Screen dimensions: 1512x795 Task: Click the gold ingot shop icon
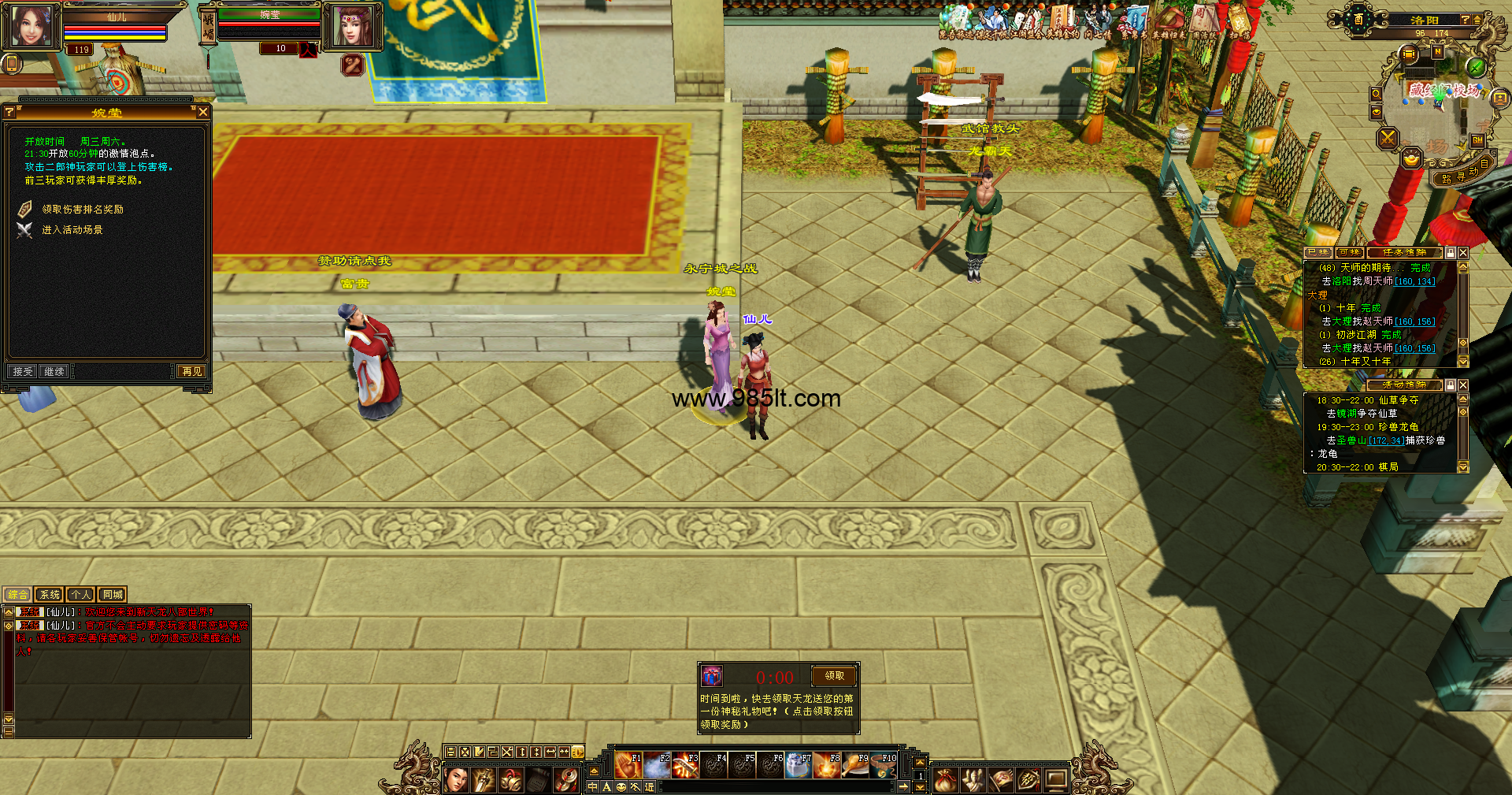point(1411,160)
